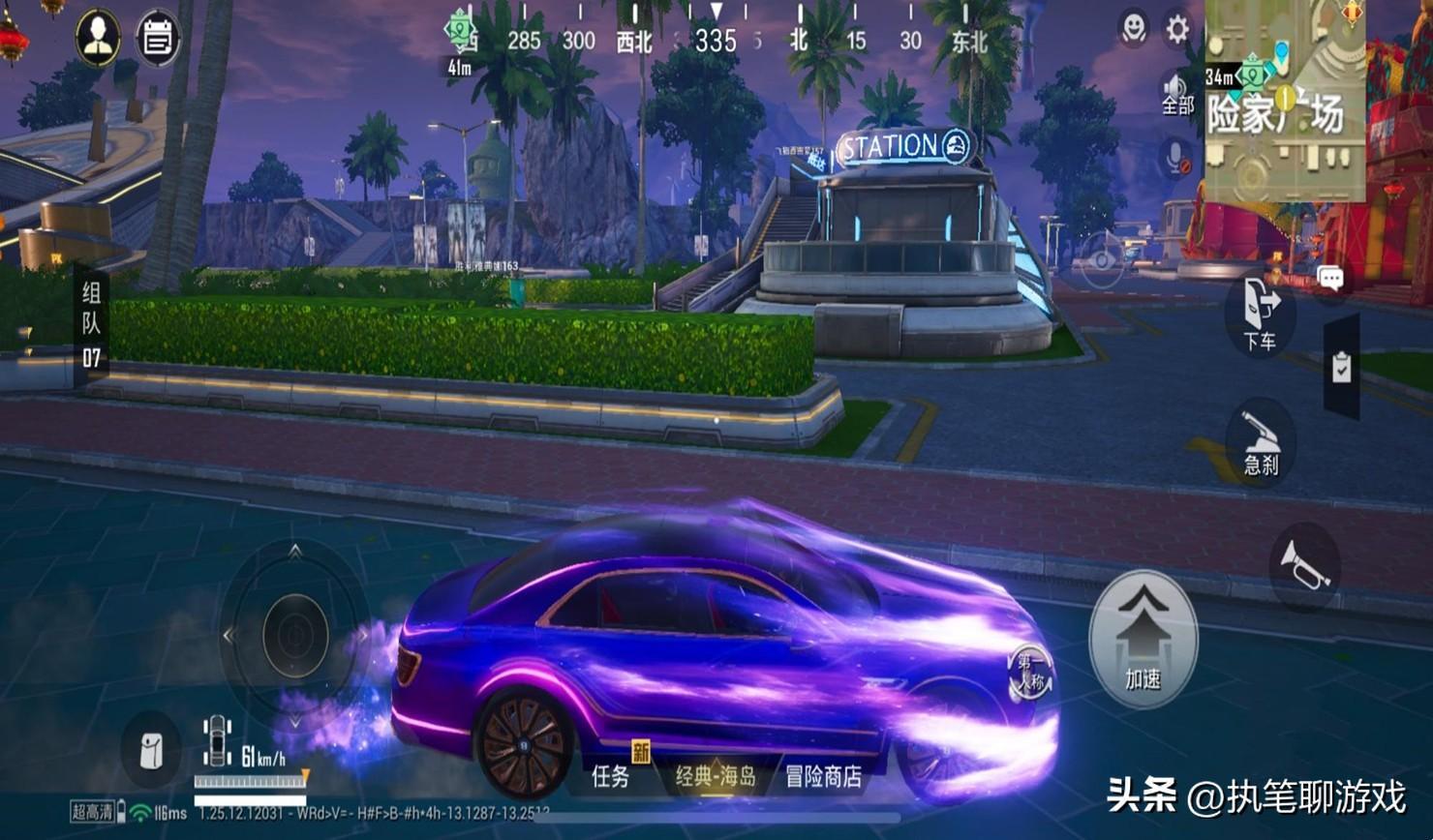Open the clipboard checklist panel
Screen dimensions: 1433x840
coord(1341,367)
